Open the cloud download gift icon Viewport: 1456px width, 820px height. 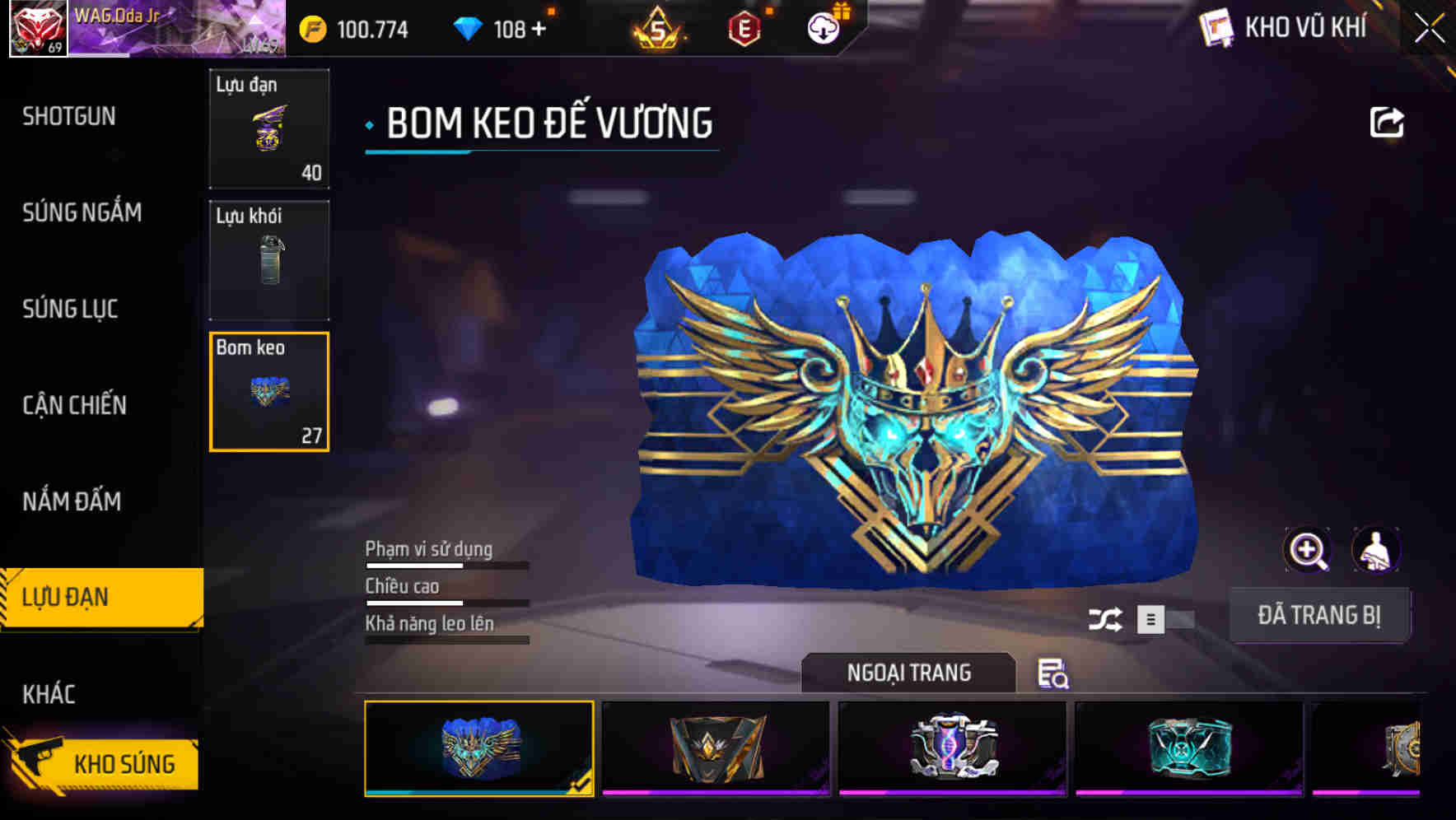coord(823,27)
